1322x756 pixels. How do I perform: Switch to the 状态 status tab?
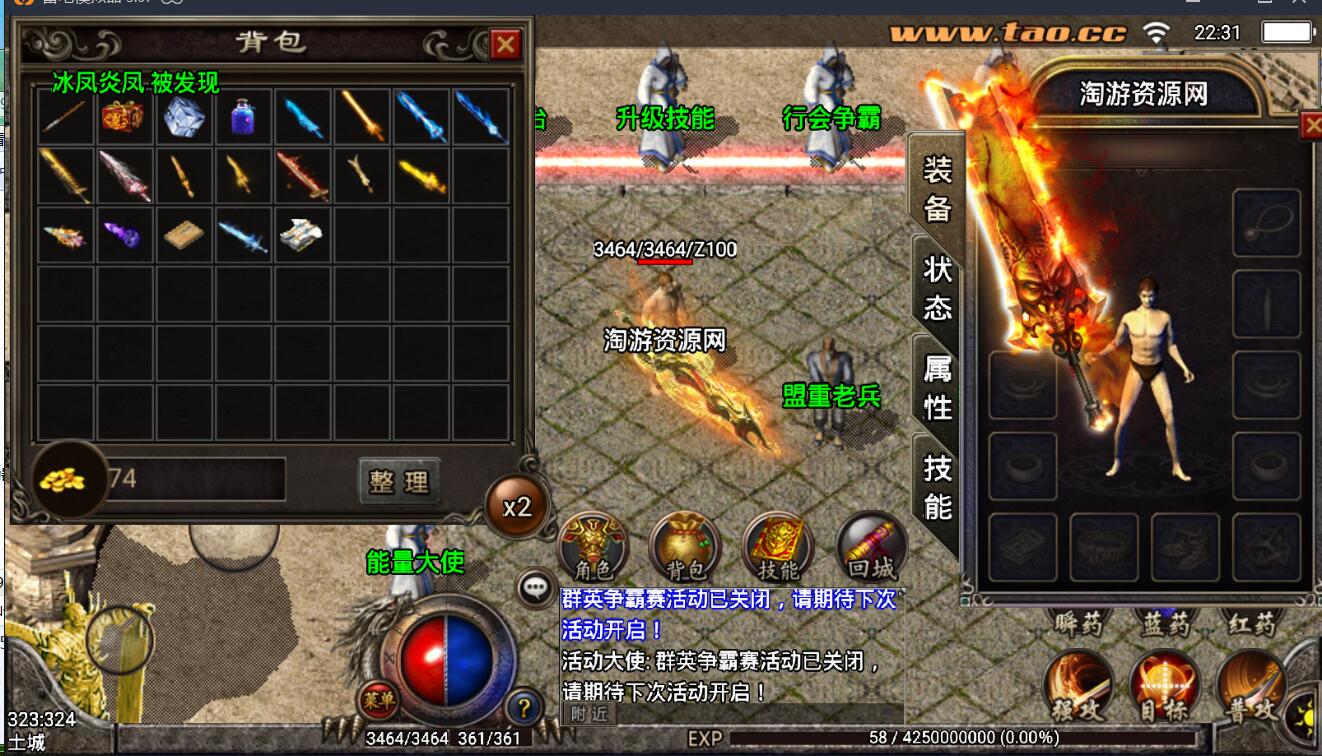coord(937,286)
